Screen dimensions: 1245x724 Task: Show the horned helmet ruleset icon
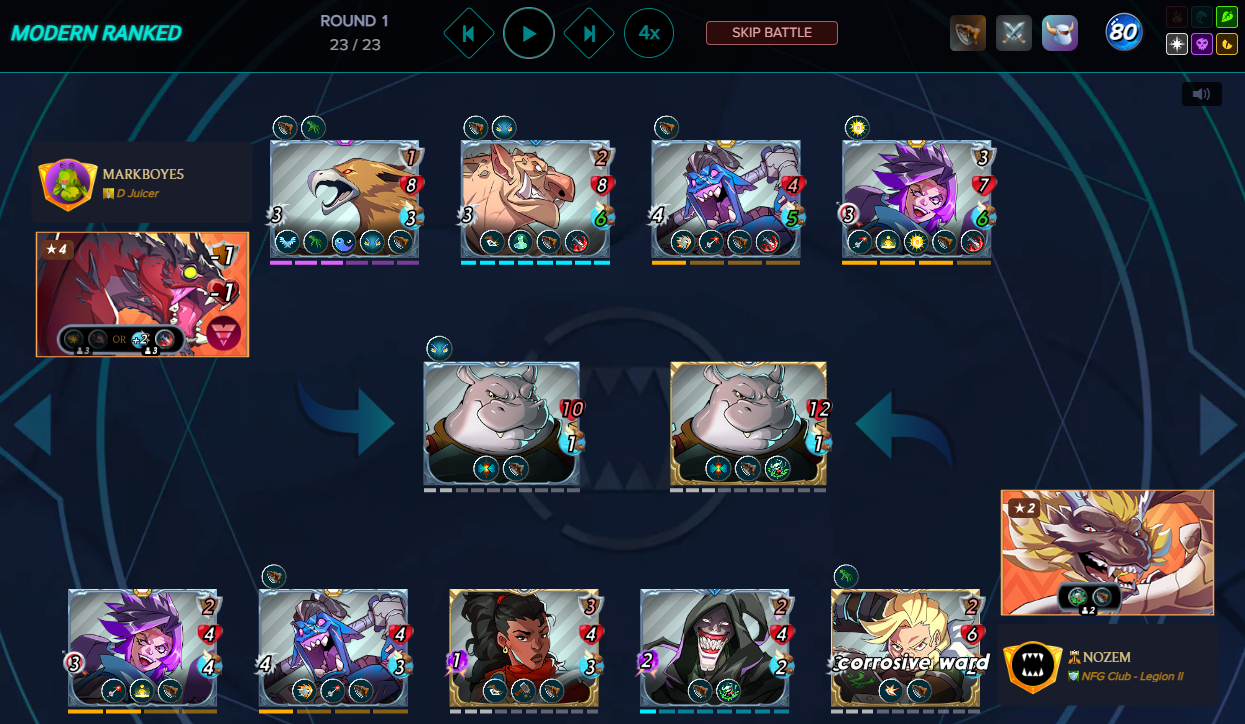click(1060, 33)
